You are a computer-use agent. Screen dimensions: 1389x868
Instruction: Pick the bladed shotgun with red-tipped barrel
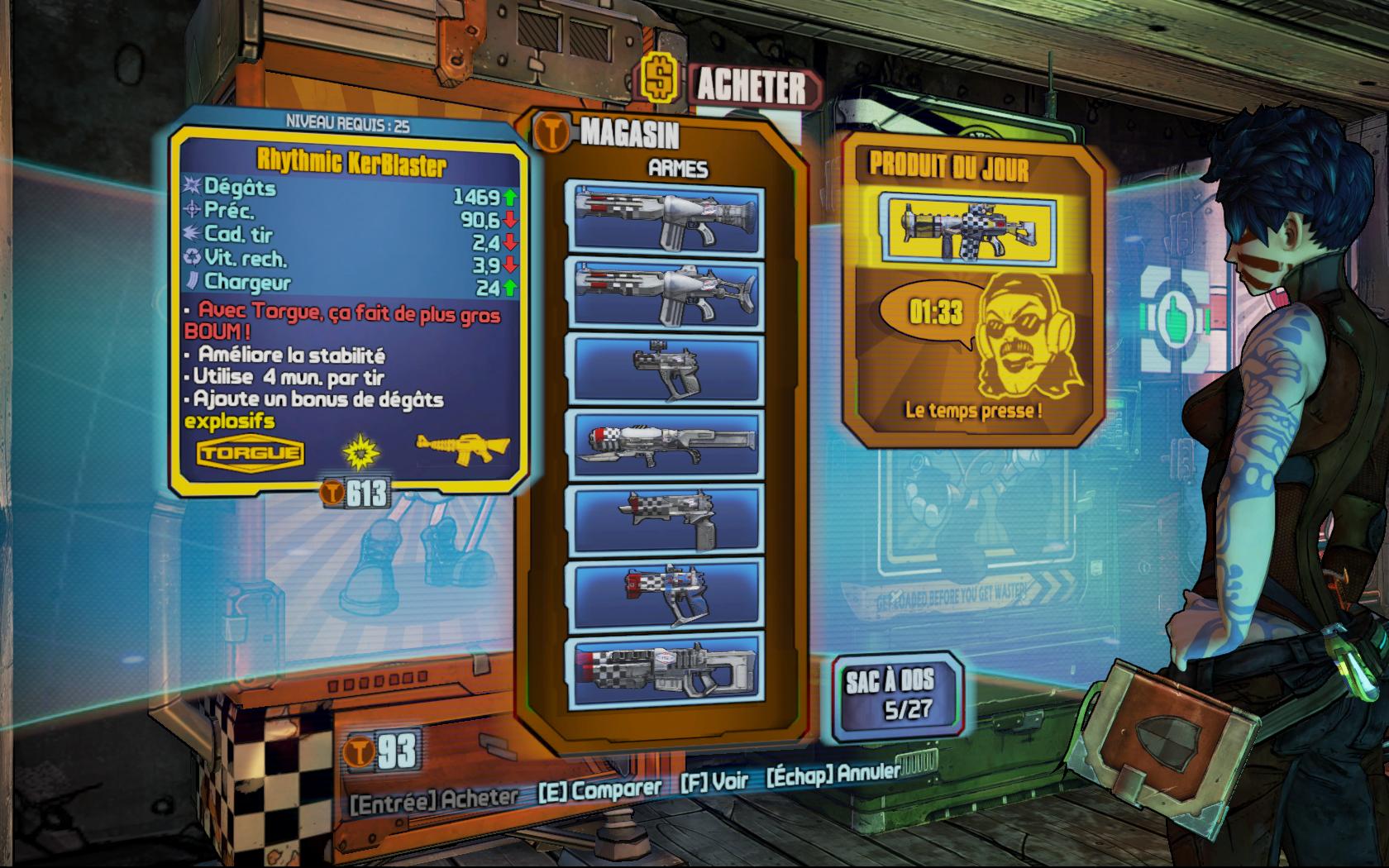coord(666,445)
